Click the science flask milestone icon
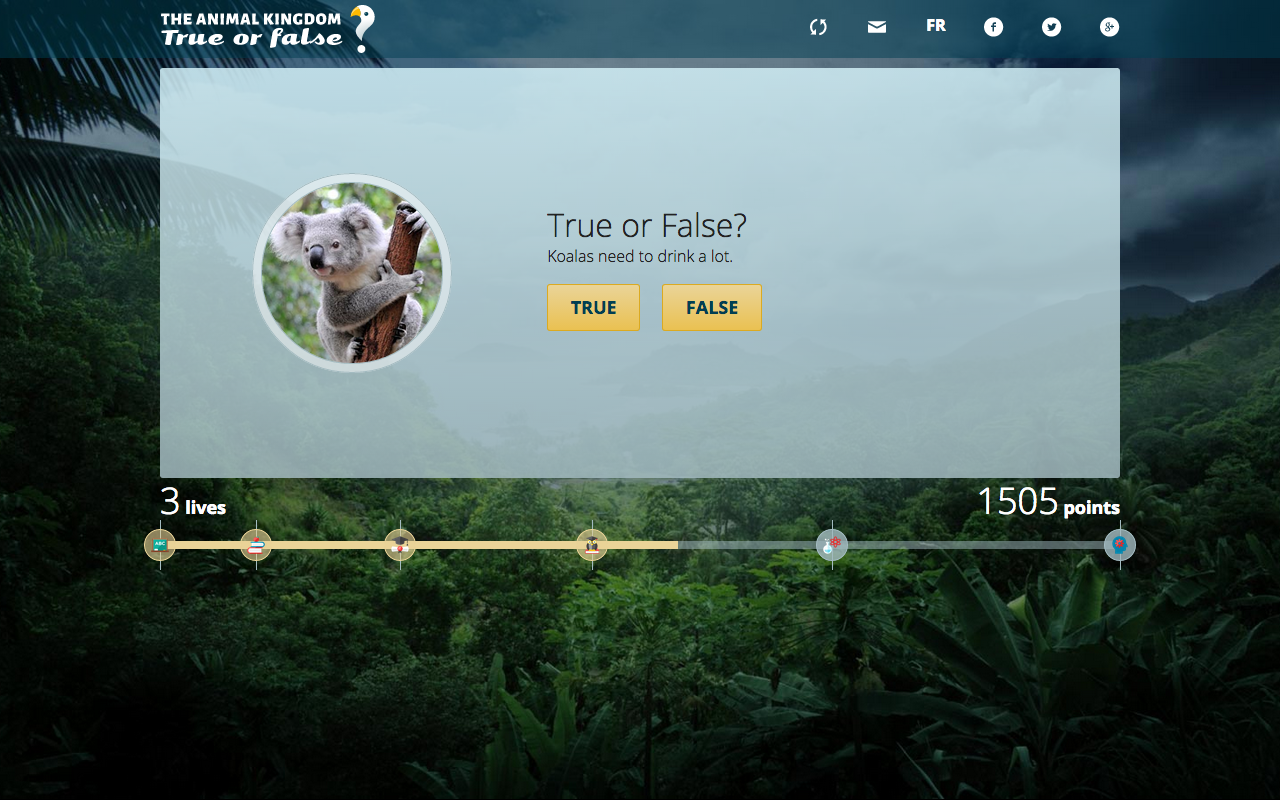The width and height of the screenshot is (1280, 800). tap(830, 545)
